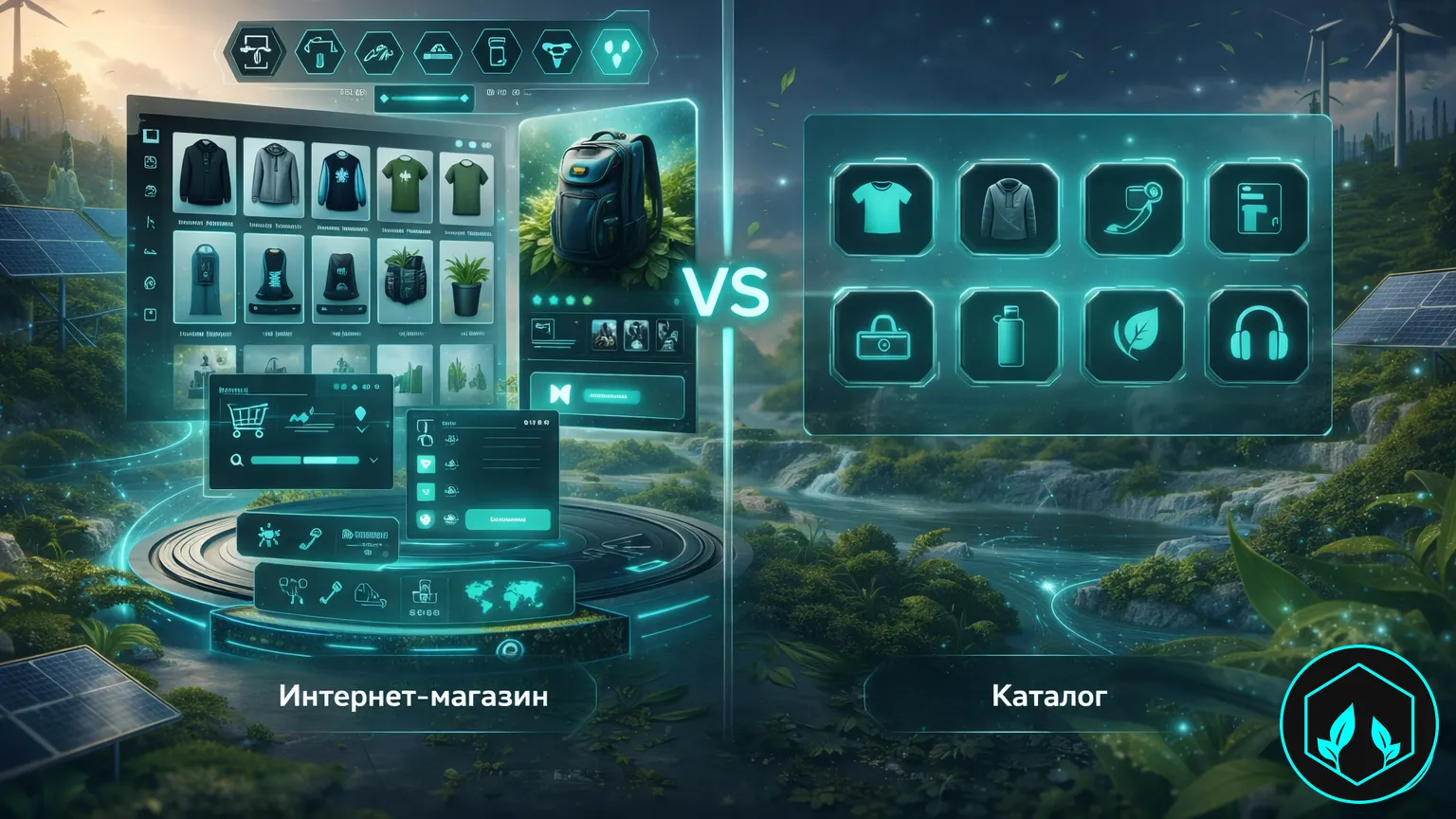Choose the handbag catalog category
This screenshot has height=819, width=1456.
click(x=883, y=337)
